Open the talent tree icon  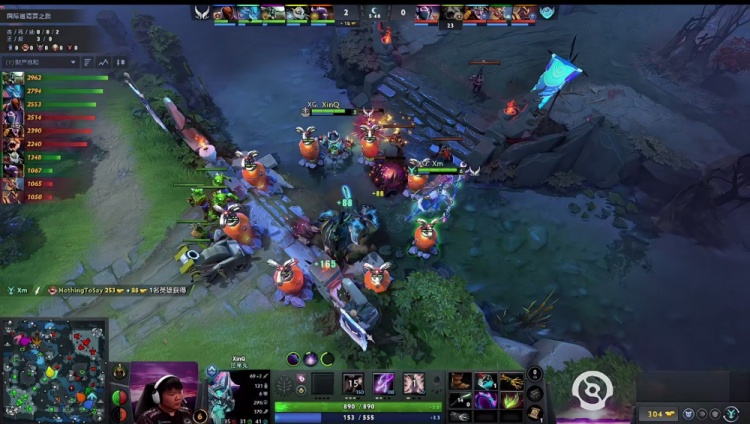pos(285,384)
